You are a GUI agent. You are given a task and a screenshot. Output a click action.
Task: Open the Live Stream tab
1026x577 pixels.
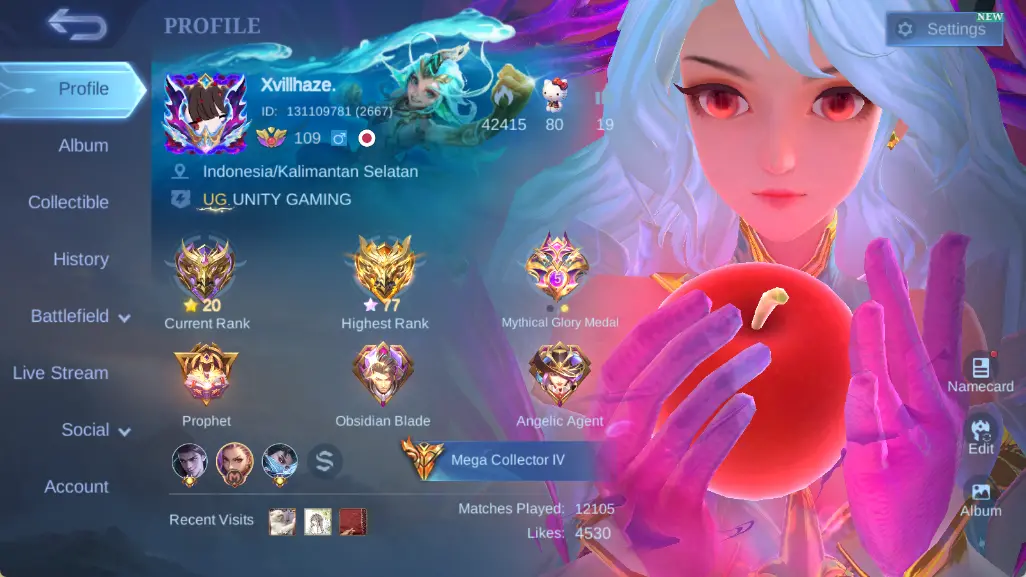(60, 374)
